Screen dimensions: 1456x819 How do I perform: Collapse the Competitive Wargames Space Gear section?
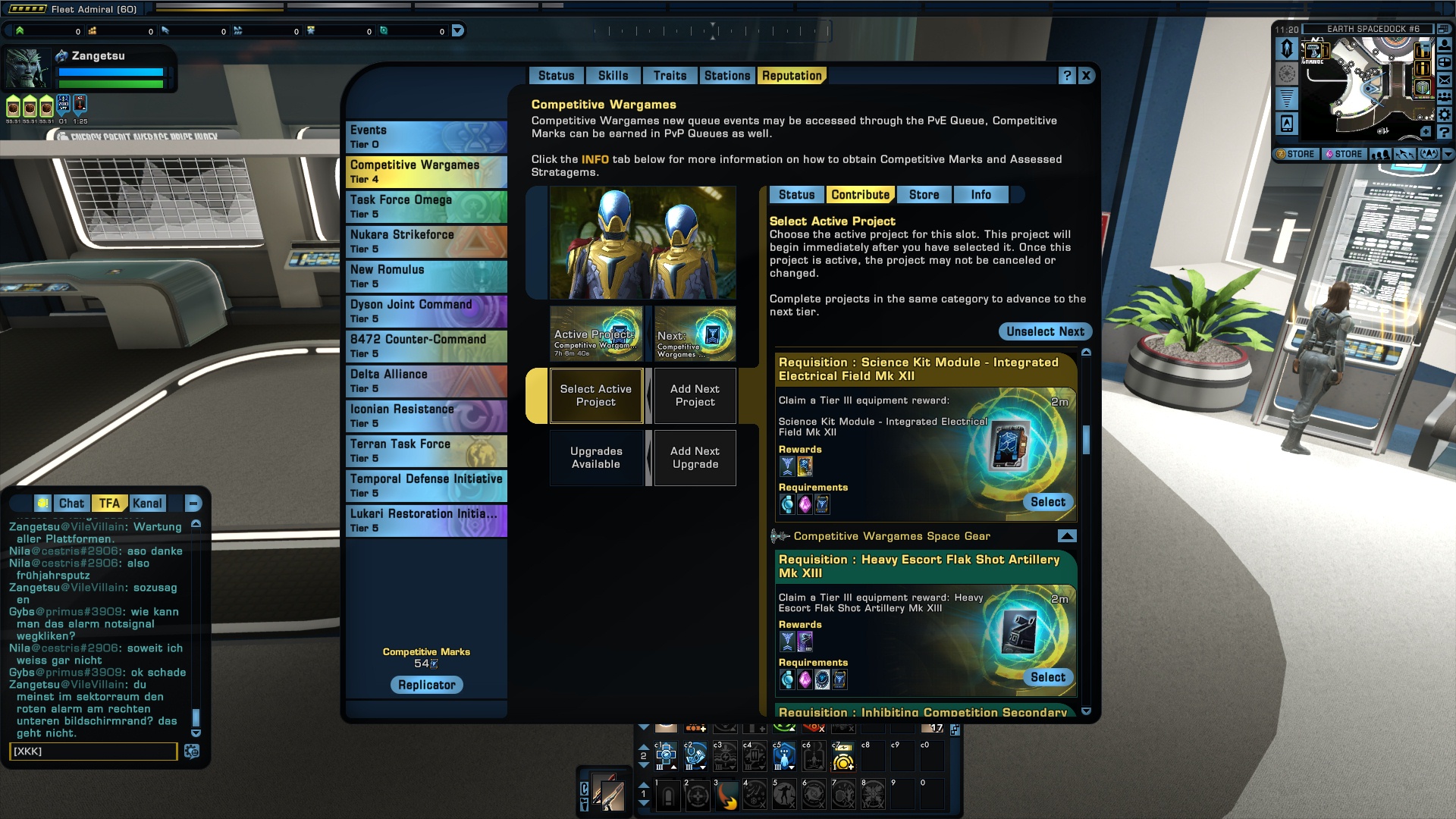tap(1066, 536)
